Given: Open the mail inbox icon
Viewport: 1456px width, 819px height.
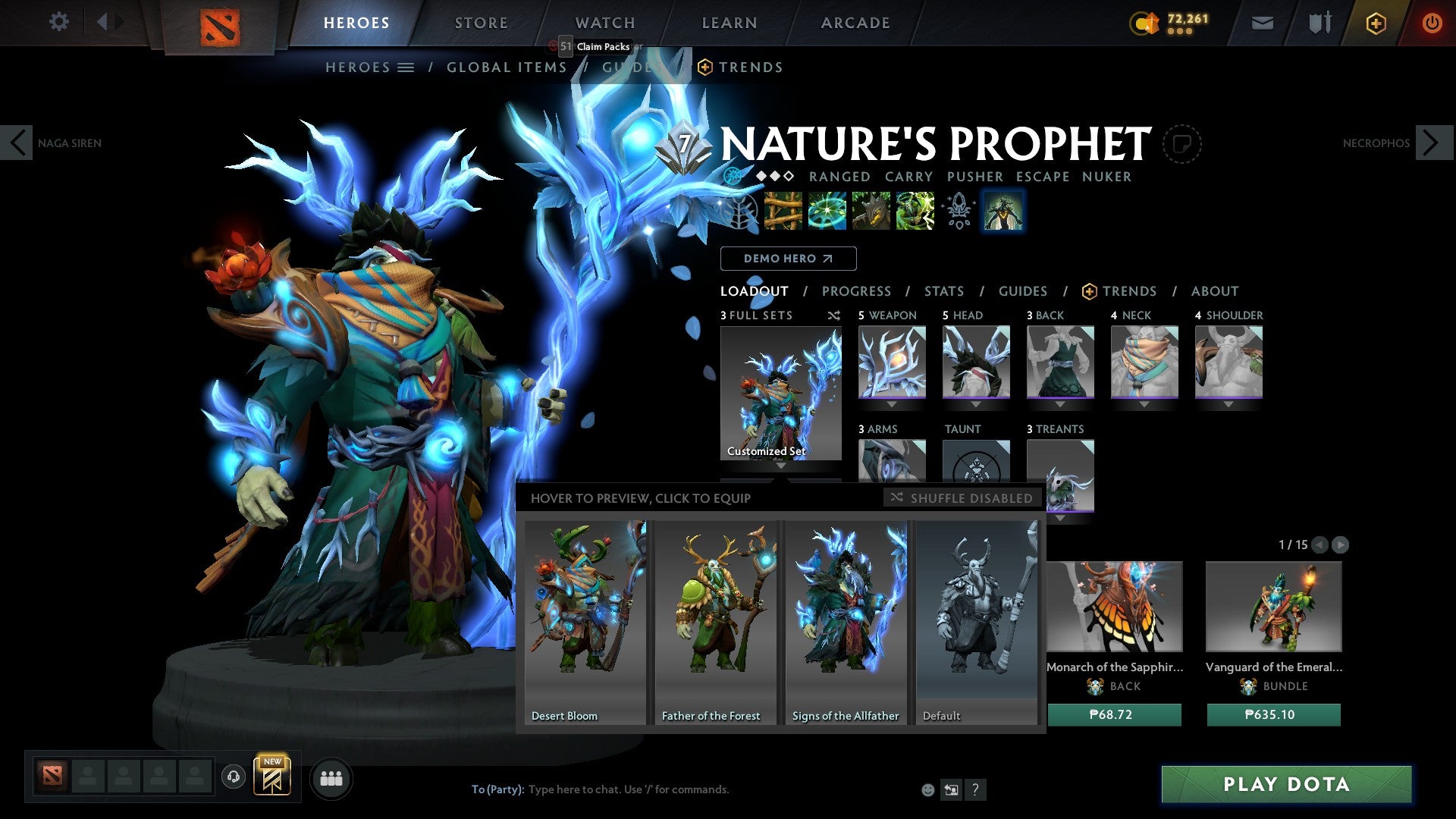Looking at the screenshot, I should [1261, 23].
